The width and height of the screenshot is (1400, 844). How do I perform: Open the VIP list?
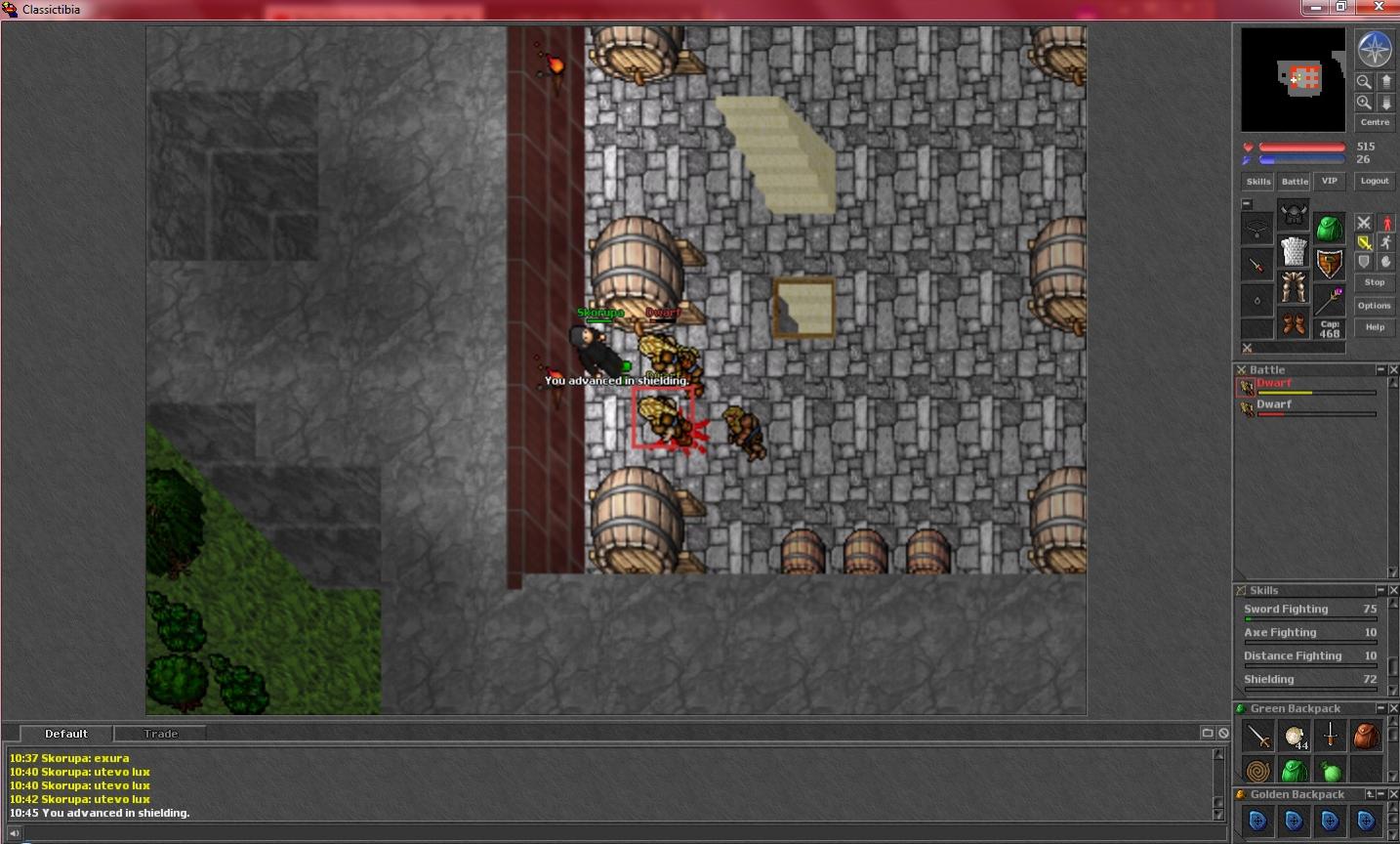coord(1329,182)
